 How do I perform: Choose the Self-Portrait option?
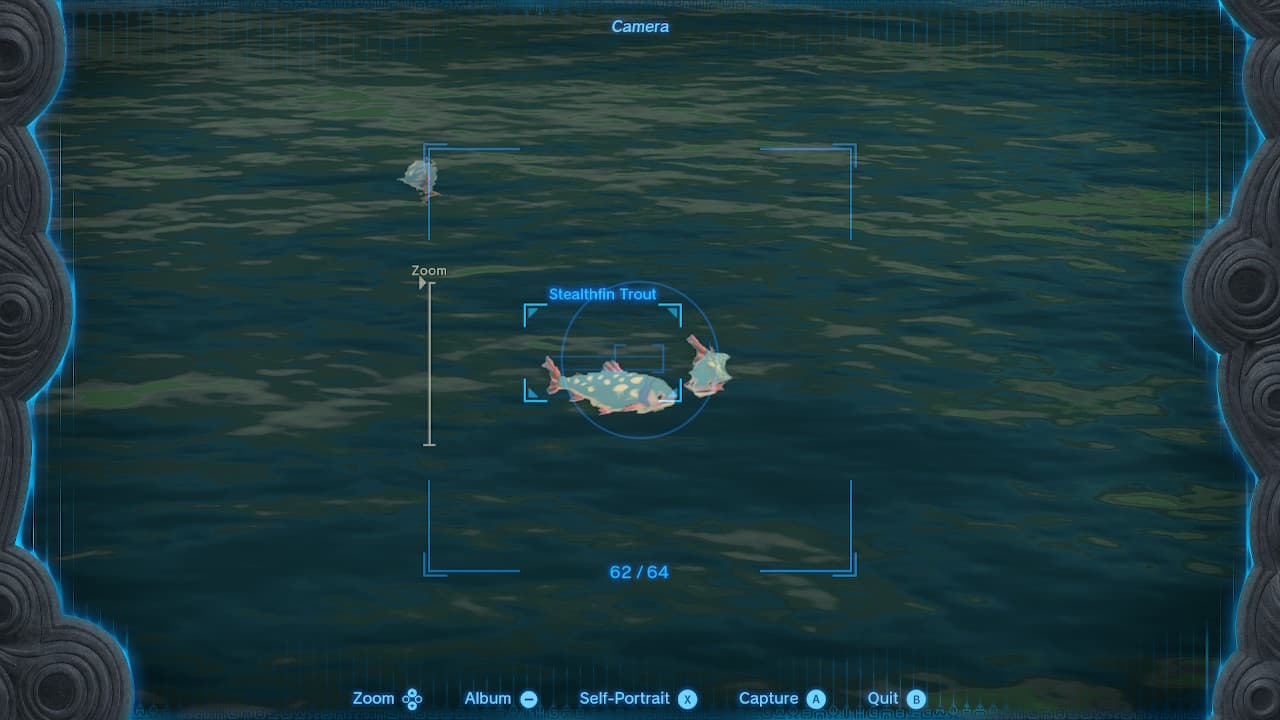tap(624, 698)
